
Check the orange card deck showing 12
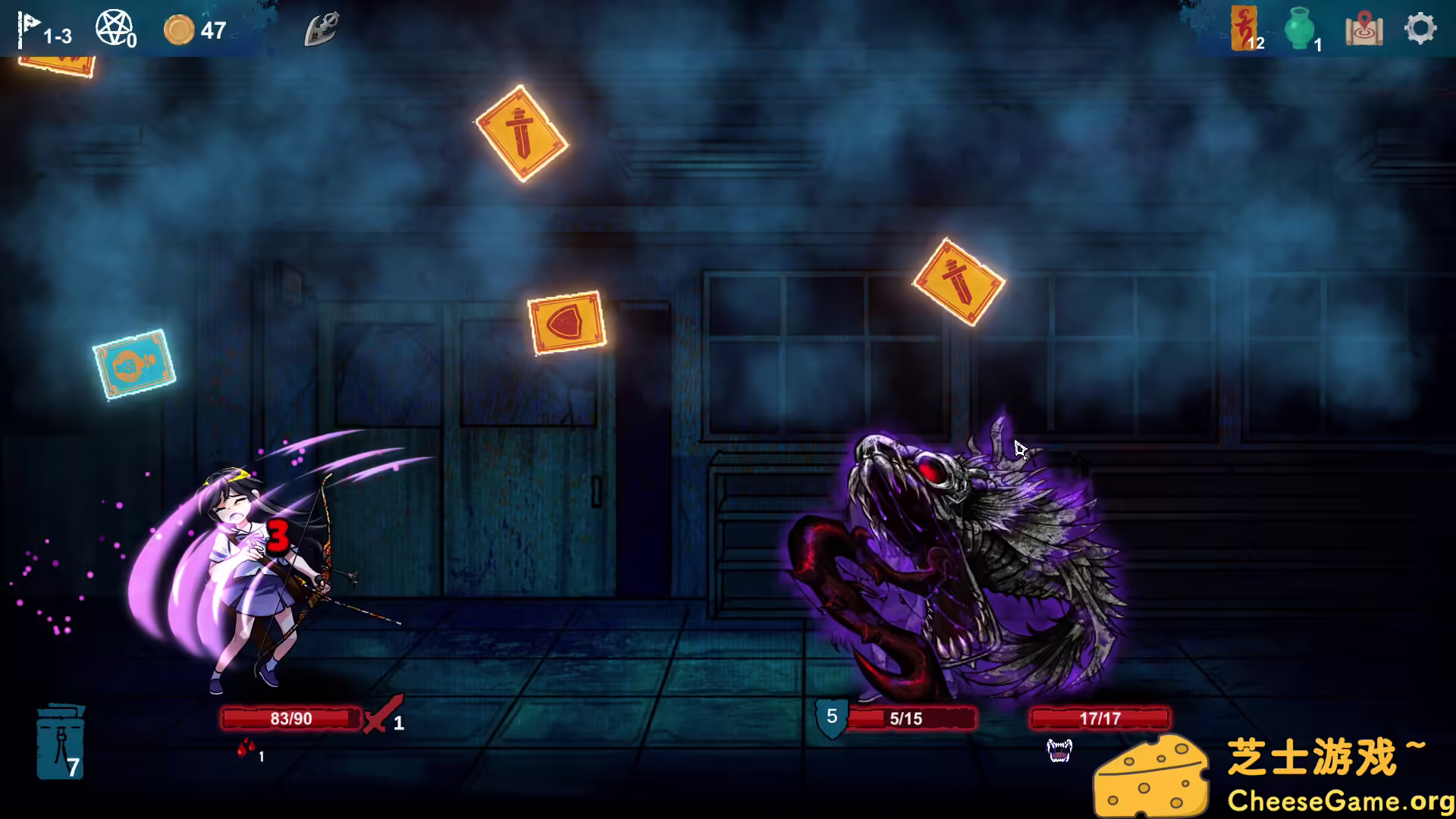[x=1243, y=29]
